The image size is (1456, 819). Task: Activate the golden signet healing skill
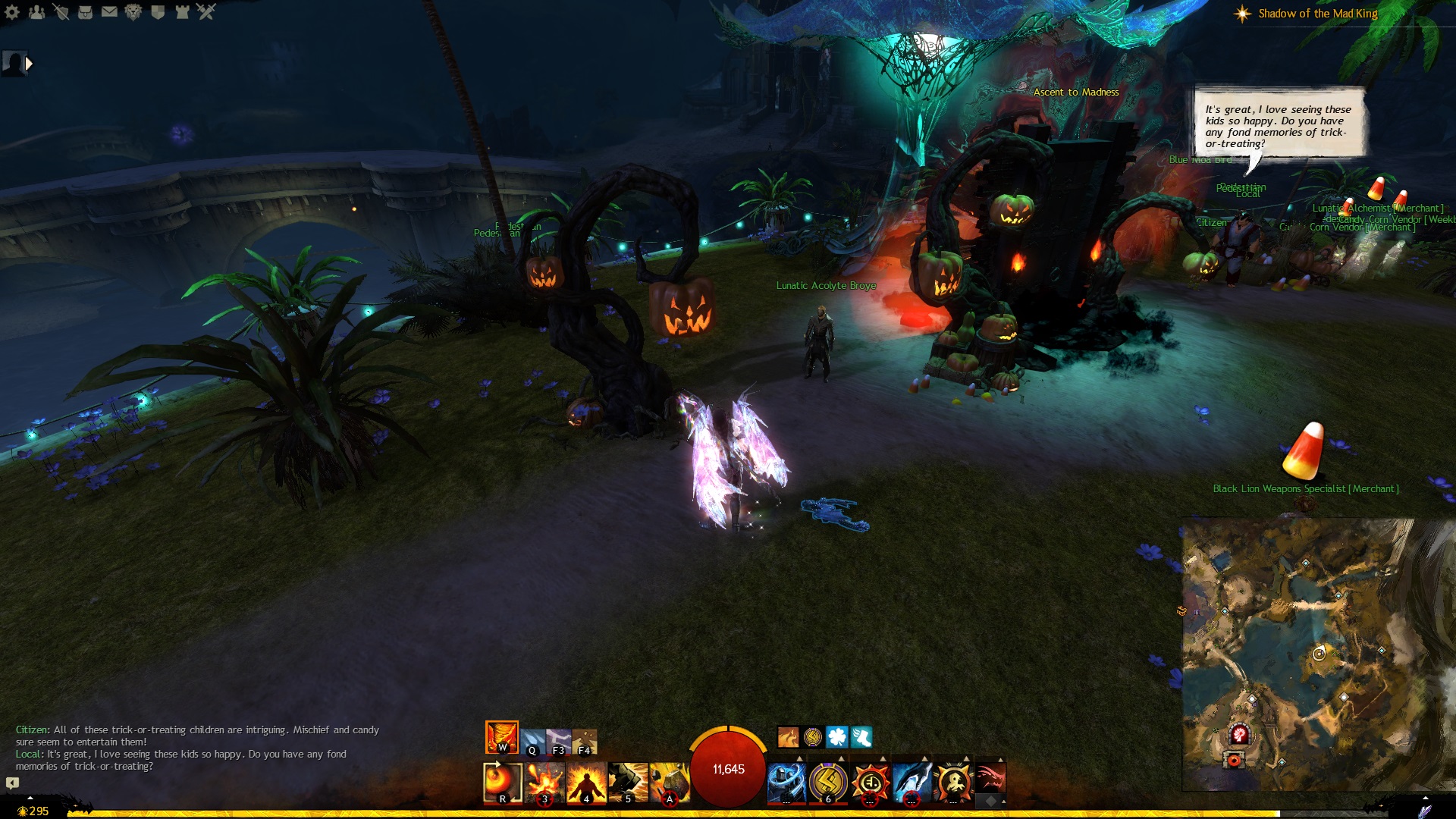(x=828, y=782)
